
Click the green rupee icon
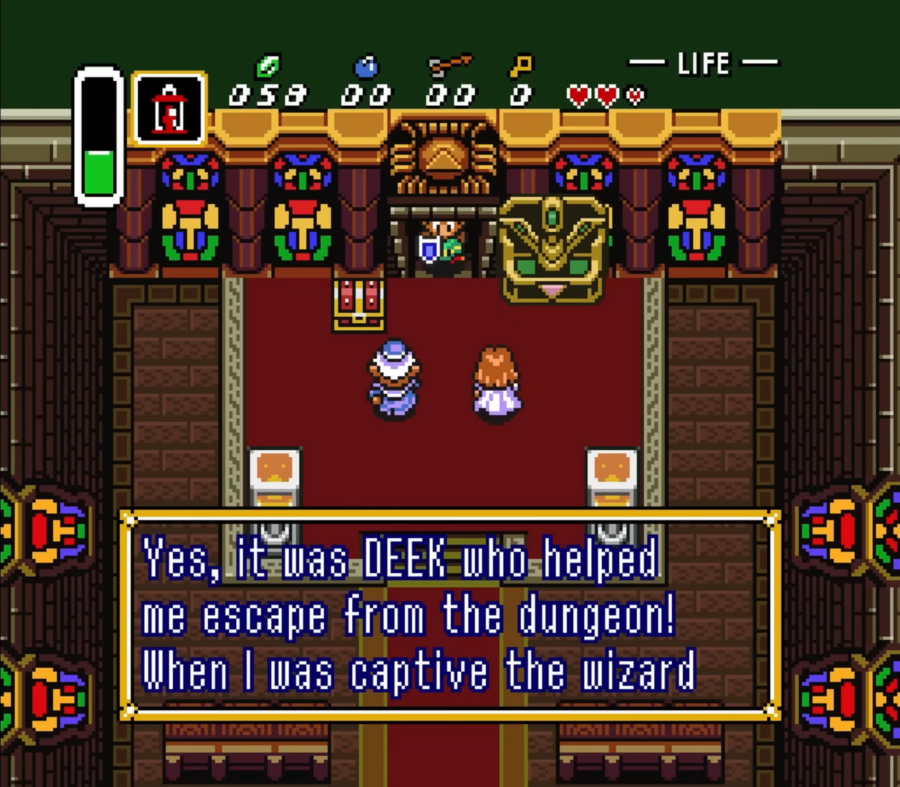click(267, 67)
